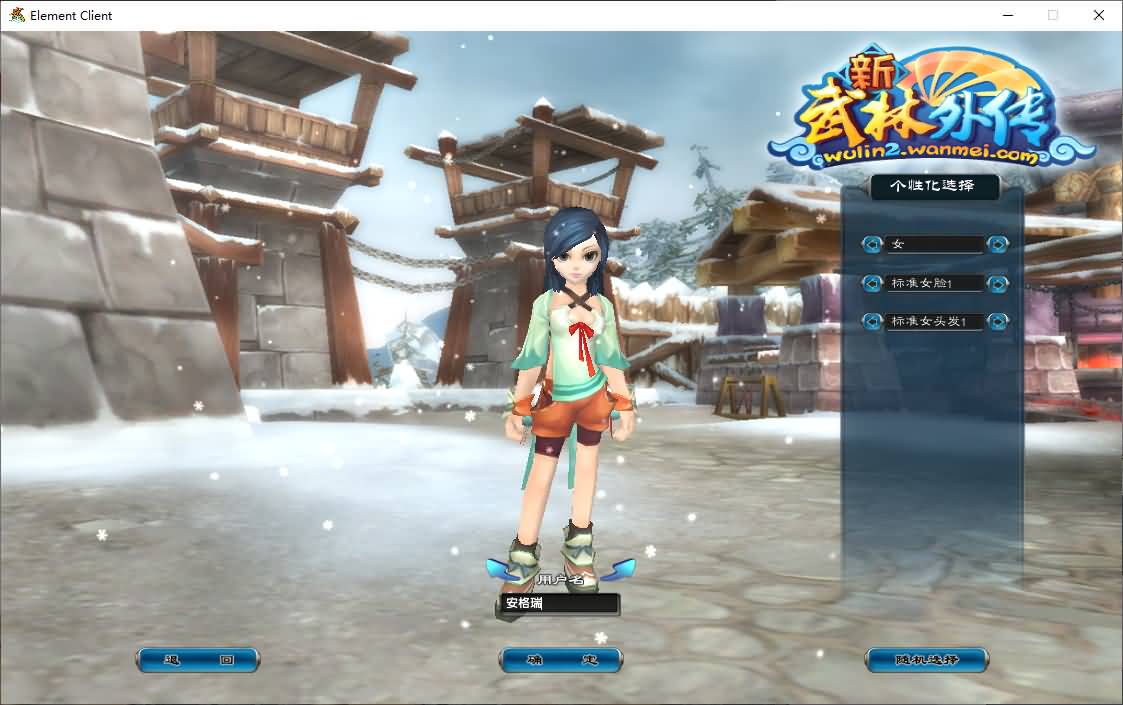Rotate character using right blue arrow
The image size is (1123, 705).
(x=622, y=569)
